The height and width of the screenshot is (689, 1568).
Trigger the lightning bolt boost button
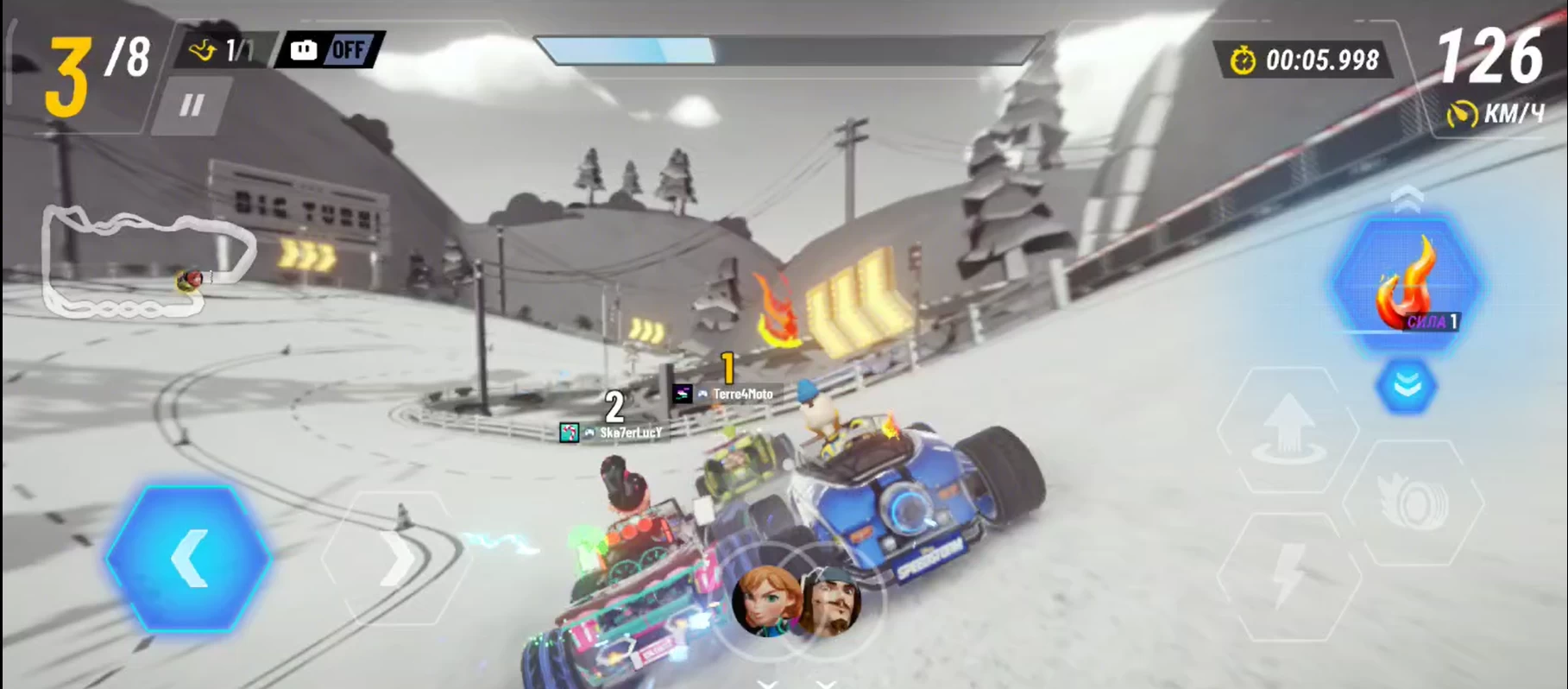click(x=1289, y=576)
